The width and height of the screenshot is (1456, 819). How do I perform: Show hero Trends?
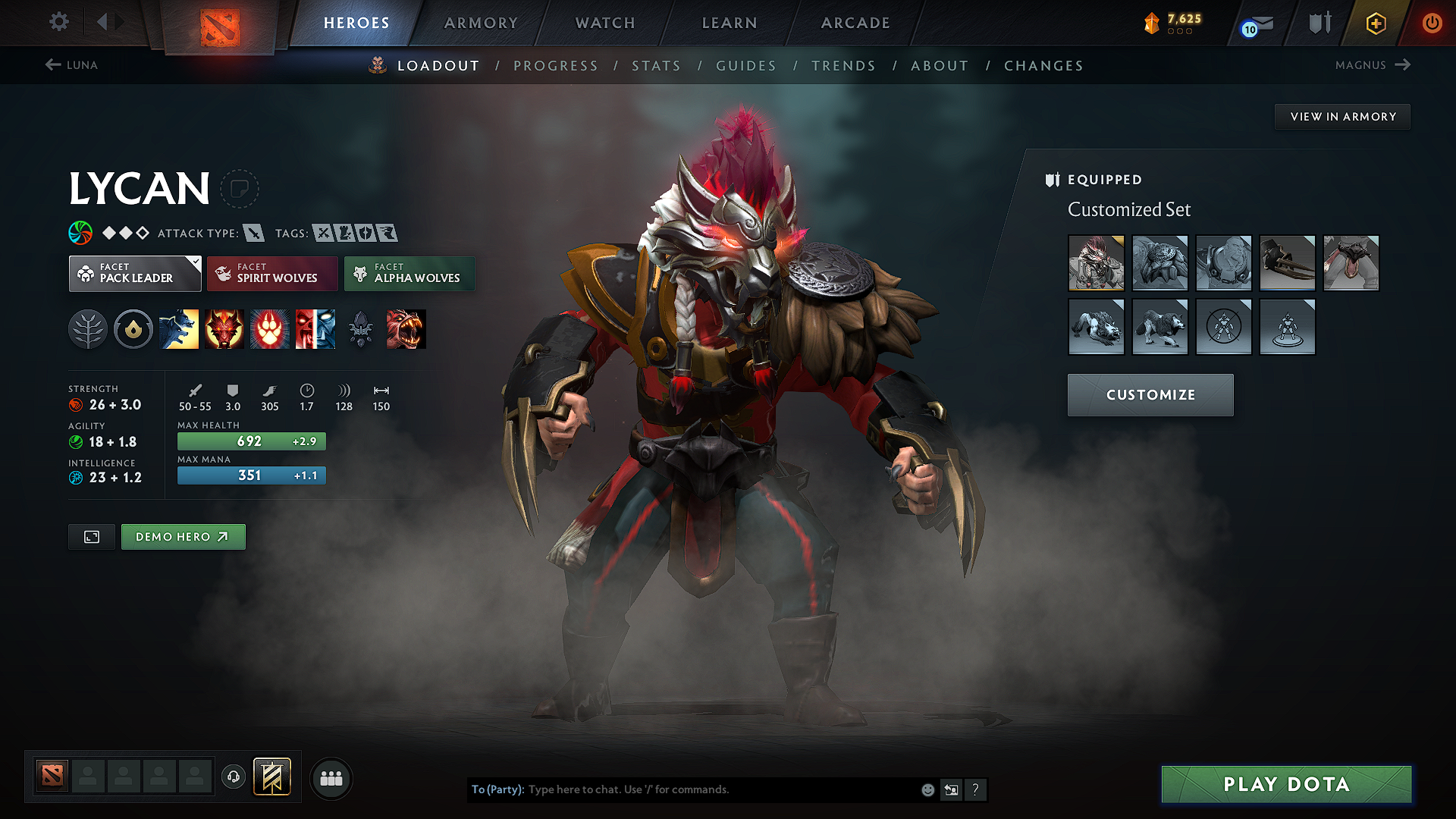point(843,66)
